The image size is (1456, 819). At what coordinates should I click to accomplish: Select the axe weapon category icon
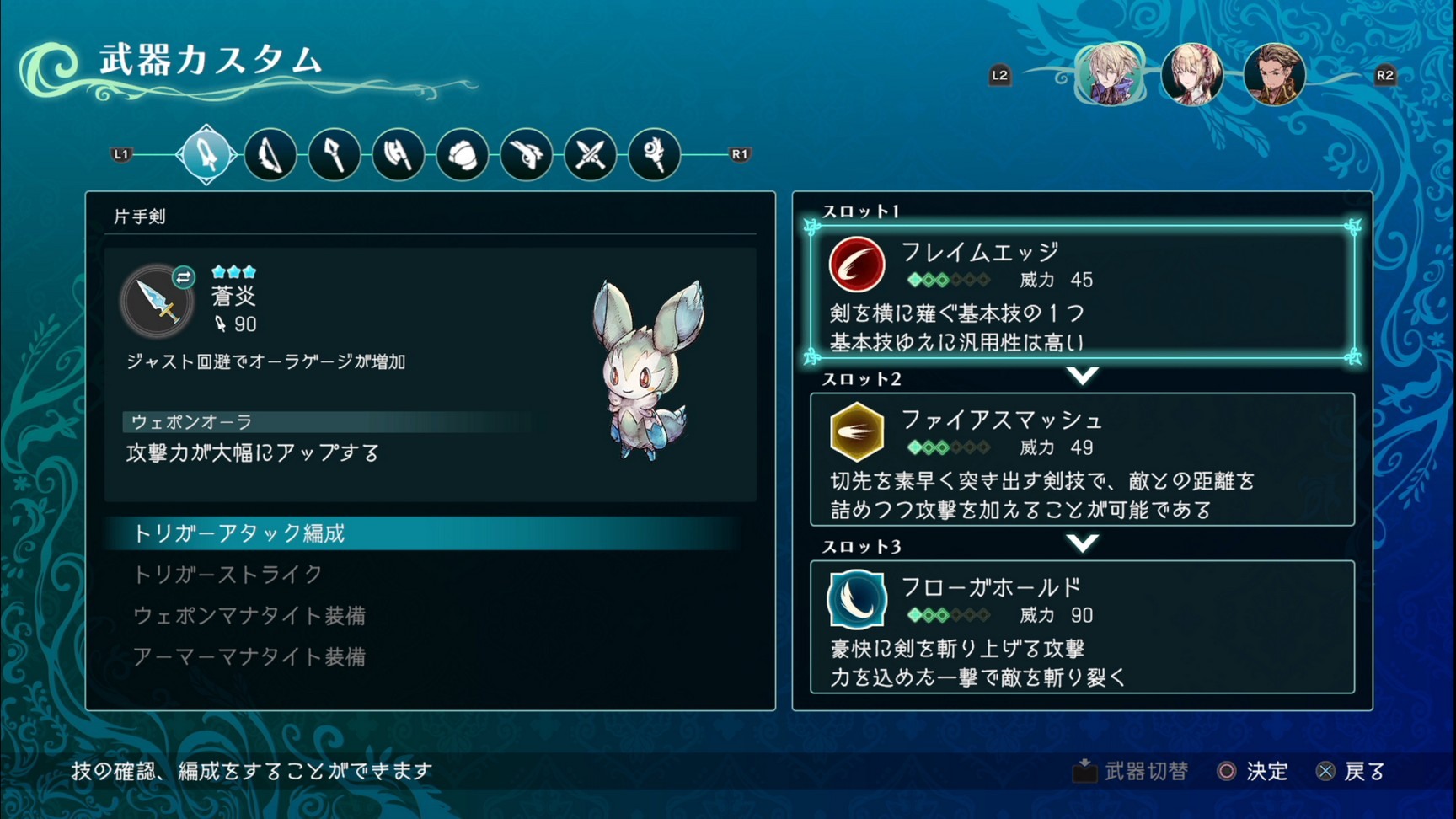click(398, 154)
